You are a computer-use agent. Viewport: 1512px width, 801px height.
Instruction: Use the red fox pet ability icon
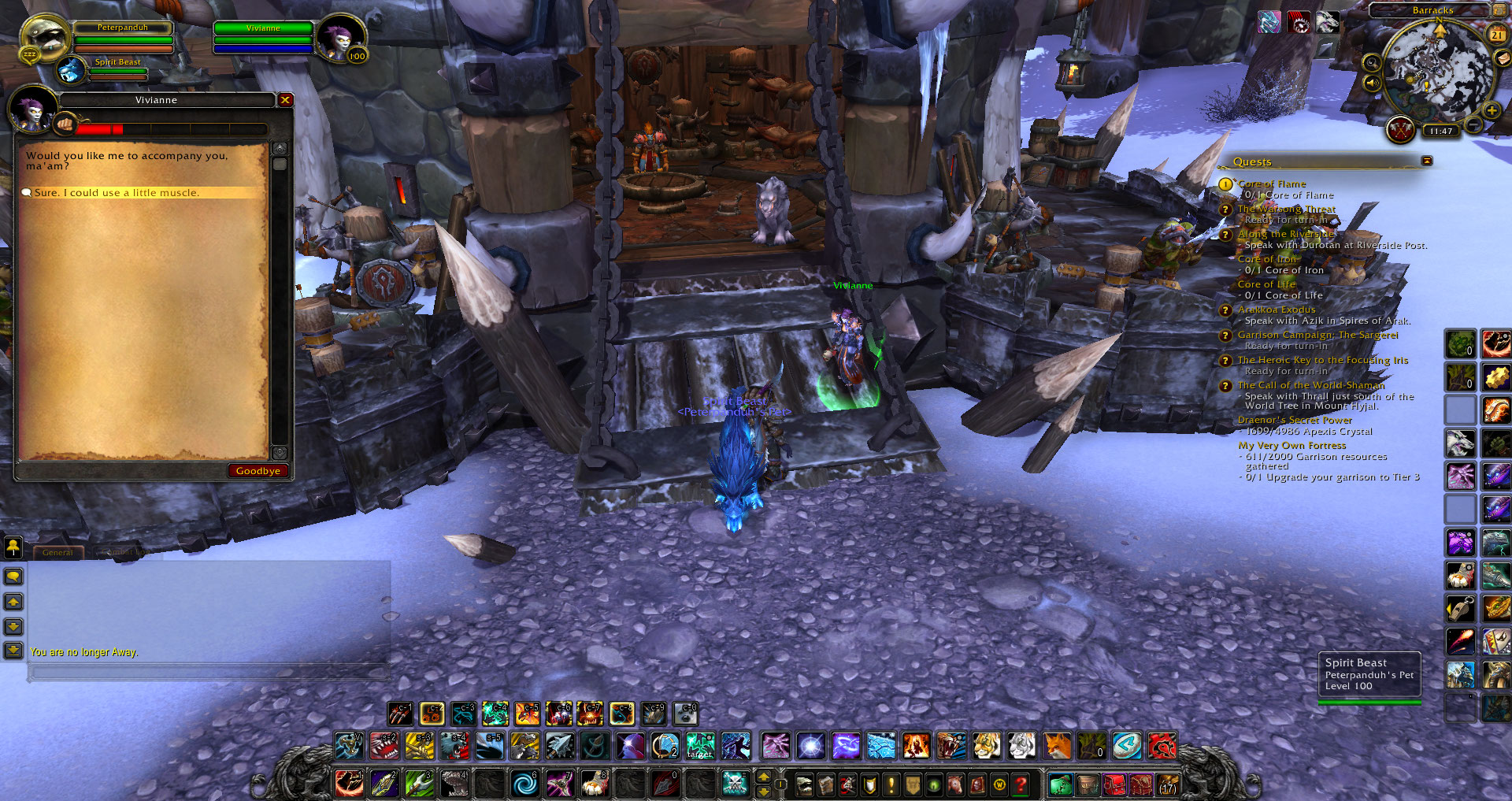(1057, 745)
